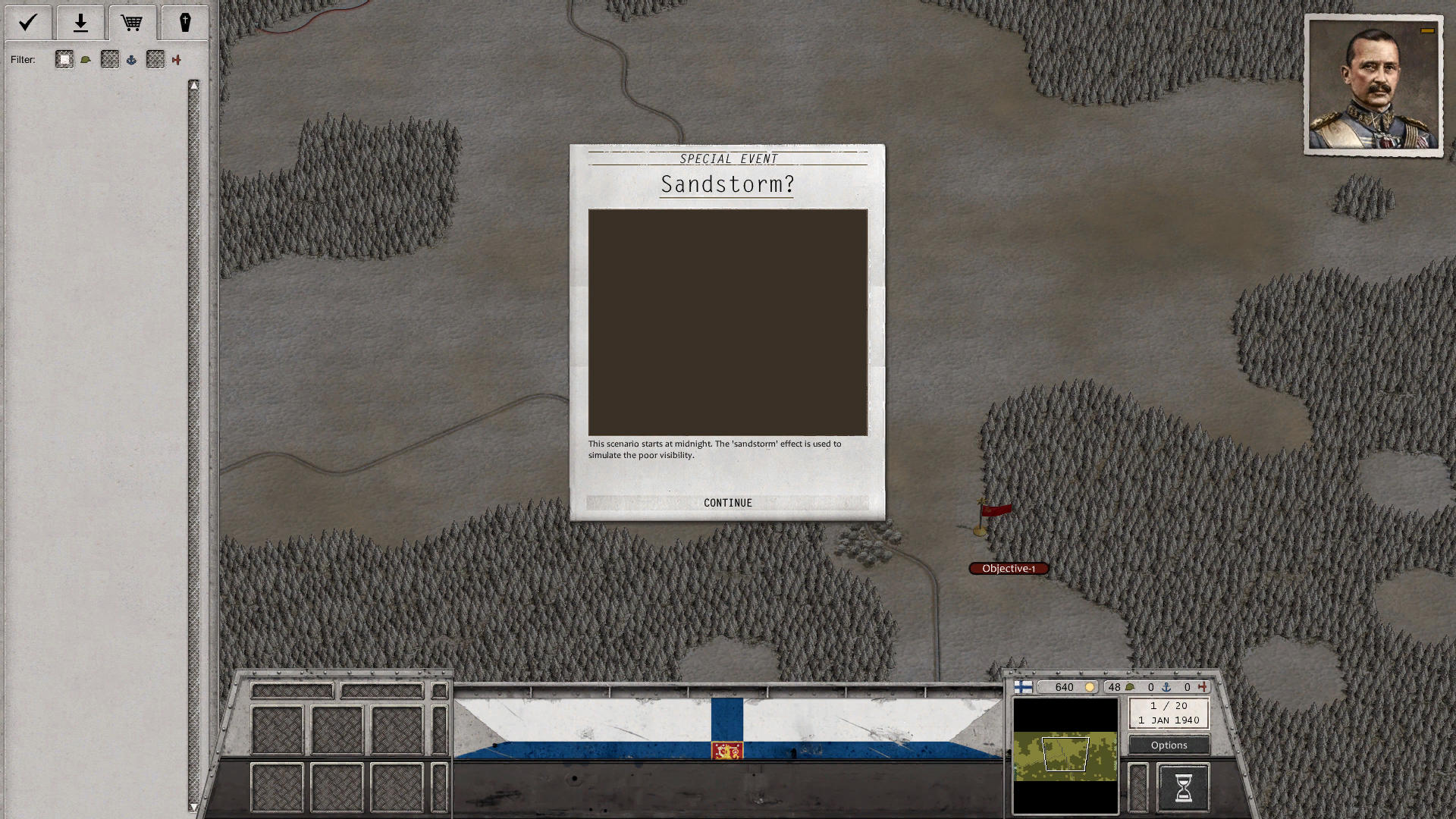1456x819 pixels.
Task: Toggle the air units filter checkbox
Action: pyautogui.click(x=155, y=59)
